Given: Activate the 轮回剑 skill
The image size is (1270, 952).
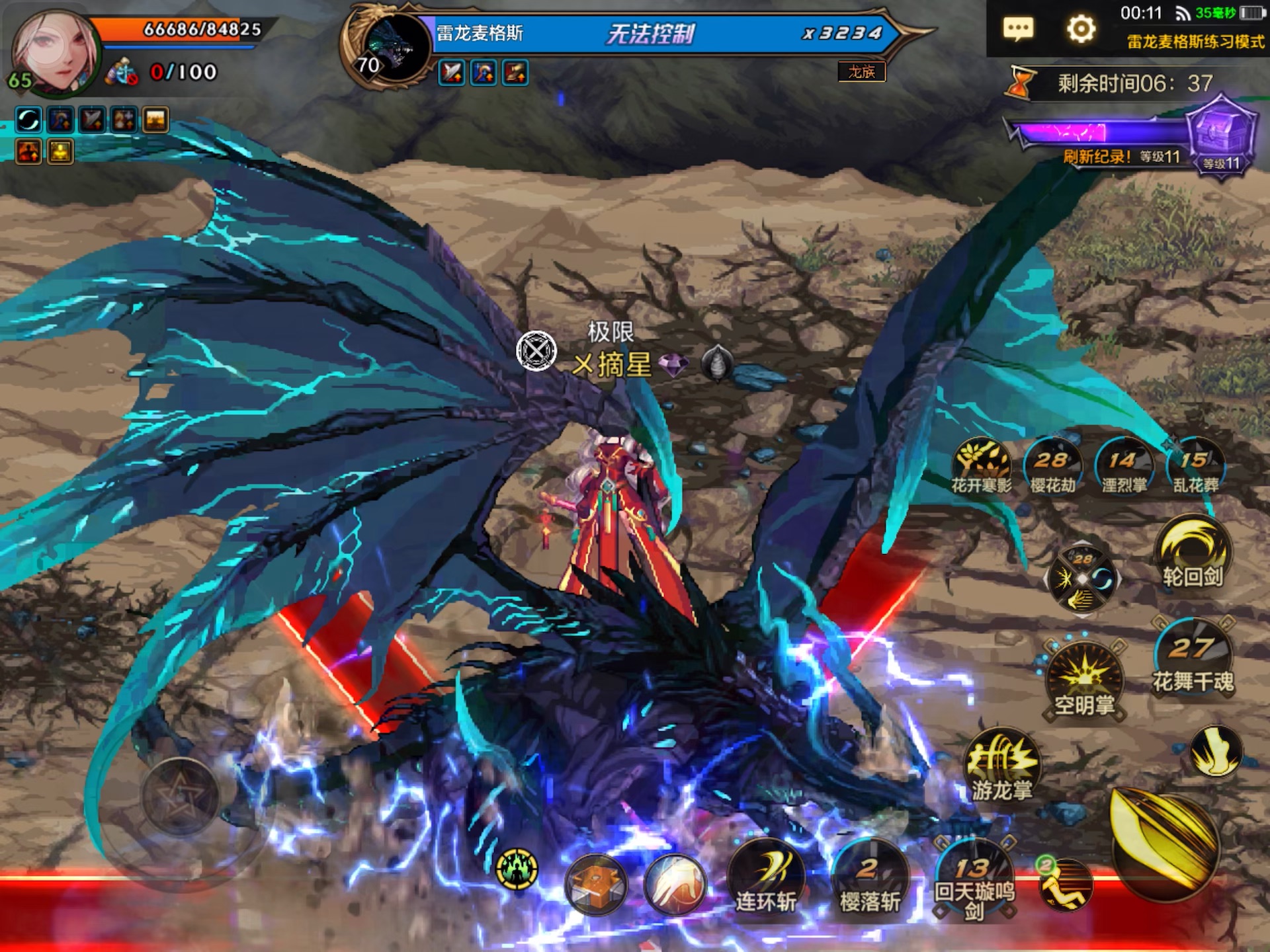Looking at the screenshot, I should [1193, 554].
